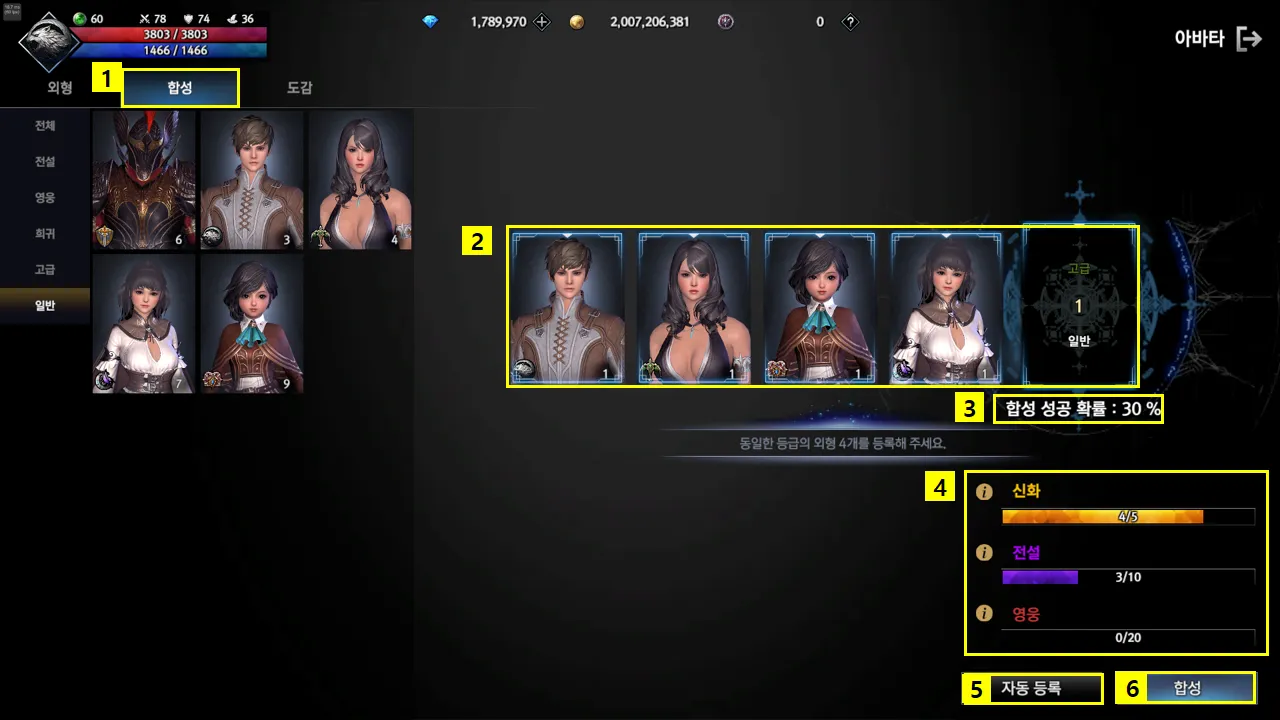The image size is (1280, 720).
Task: Switch to the 외형 tab
Action: [60, 88]
